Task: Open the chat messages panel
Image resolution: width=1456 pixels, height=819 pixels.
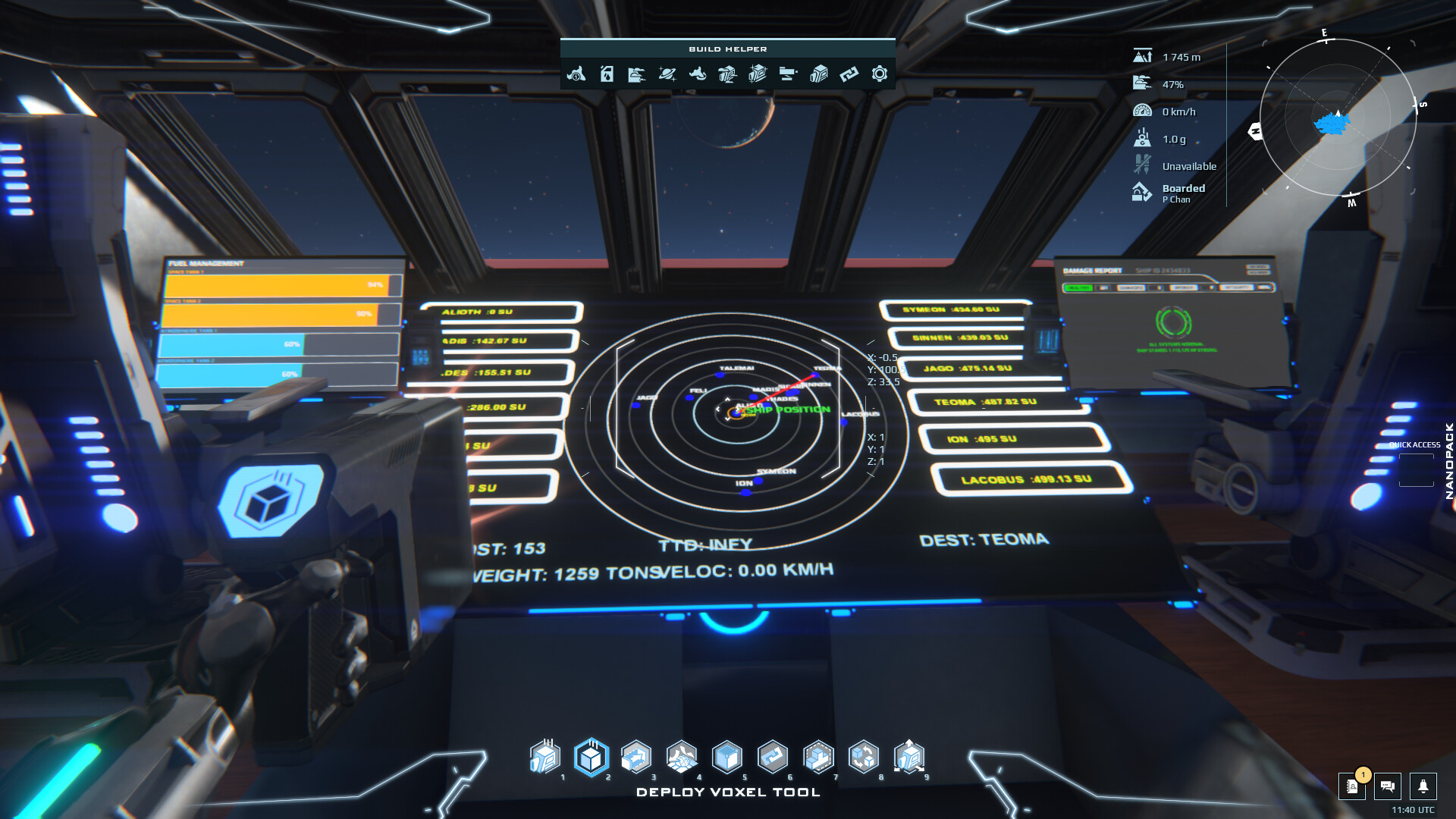Action: click(1388, 788)
